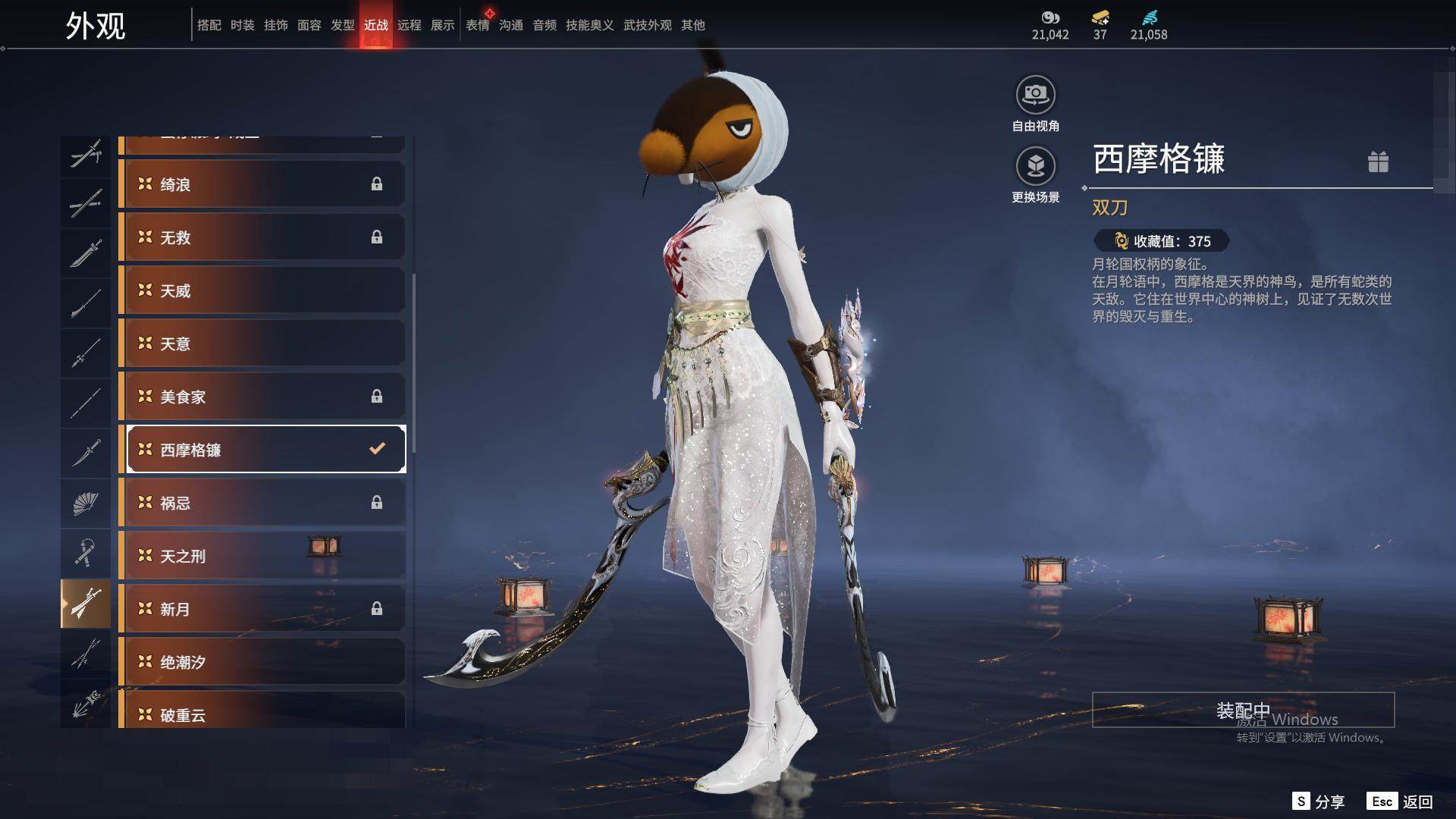Screen dimensions: 1456x819
Task: Select the nunchaku weapon category icon
Action: (86, 554)
